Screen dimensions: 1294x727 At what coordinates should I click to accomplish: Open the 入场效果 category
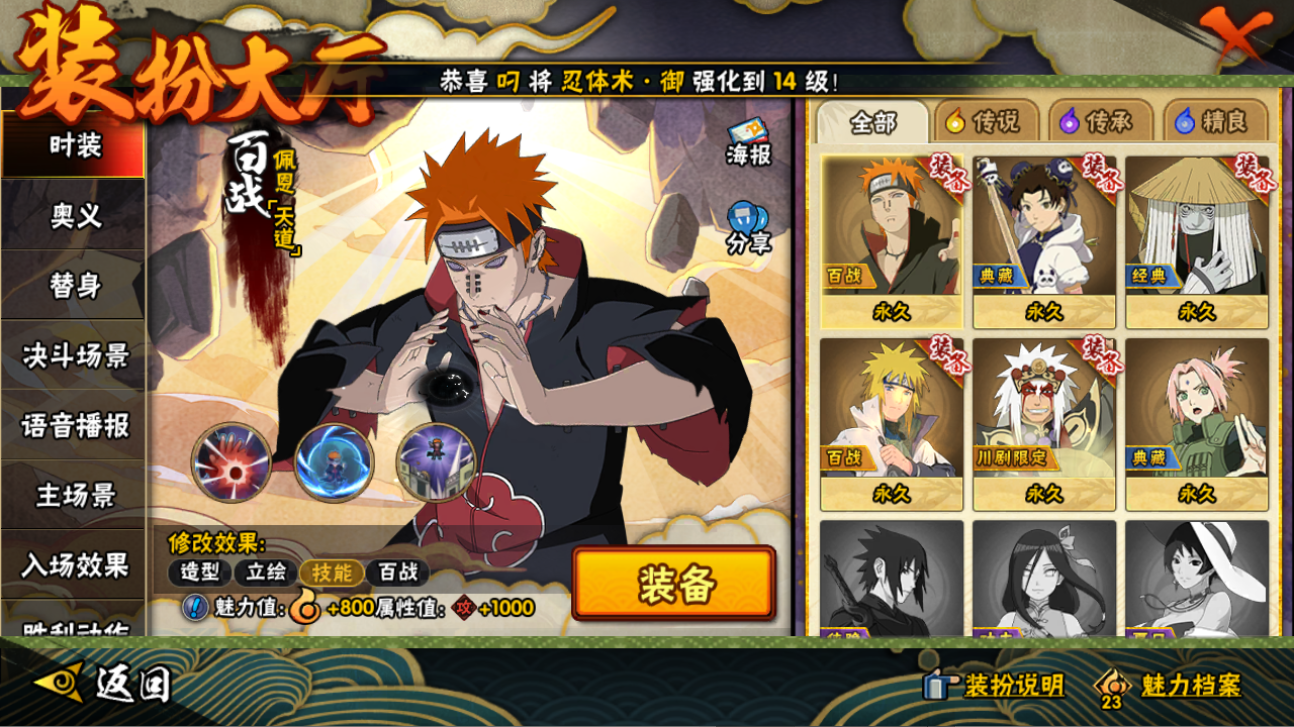(x=75, y=565)
